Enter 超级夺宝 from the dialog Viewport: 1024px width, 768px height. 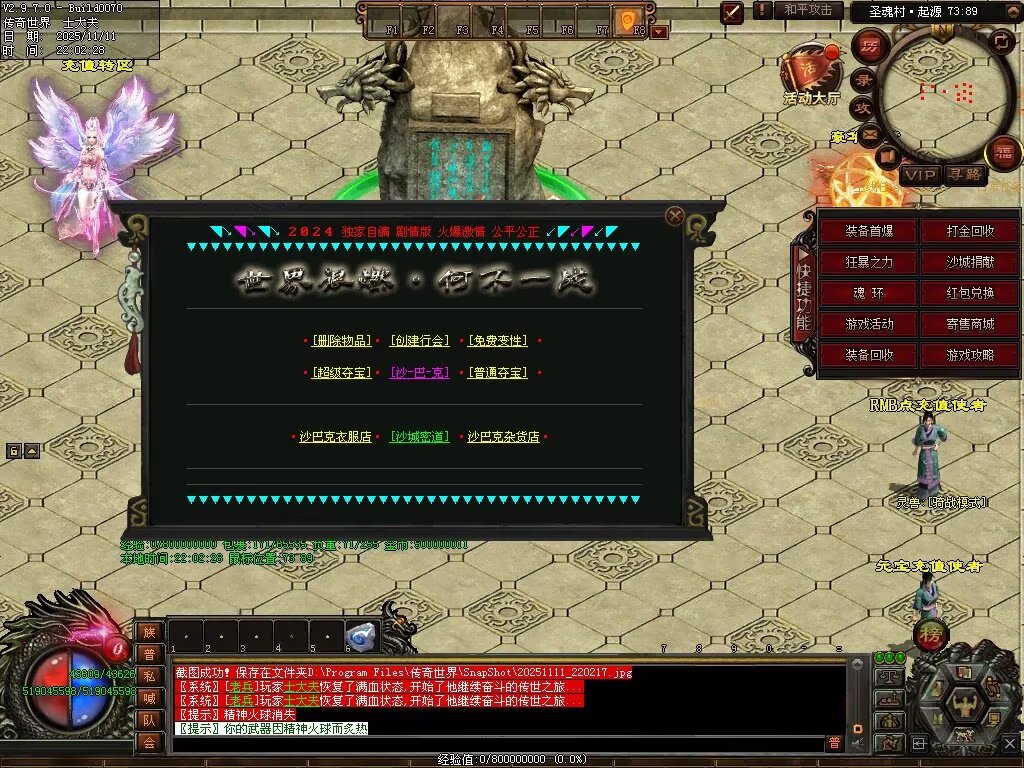[341, 373]
